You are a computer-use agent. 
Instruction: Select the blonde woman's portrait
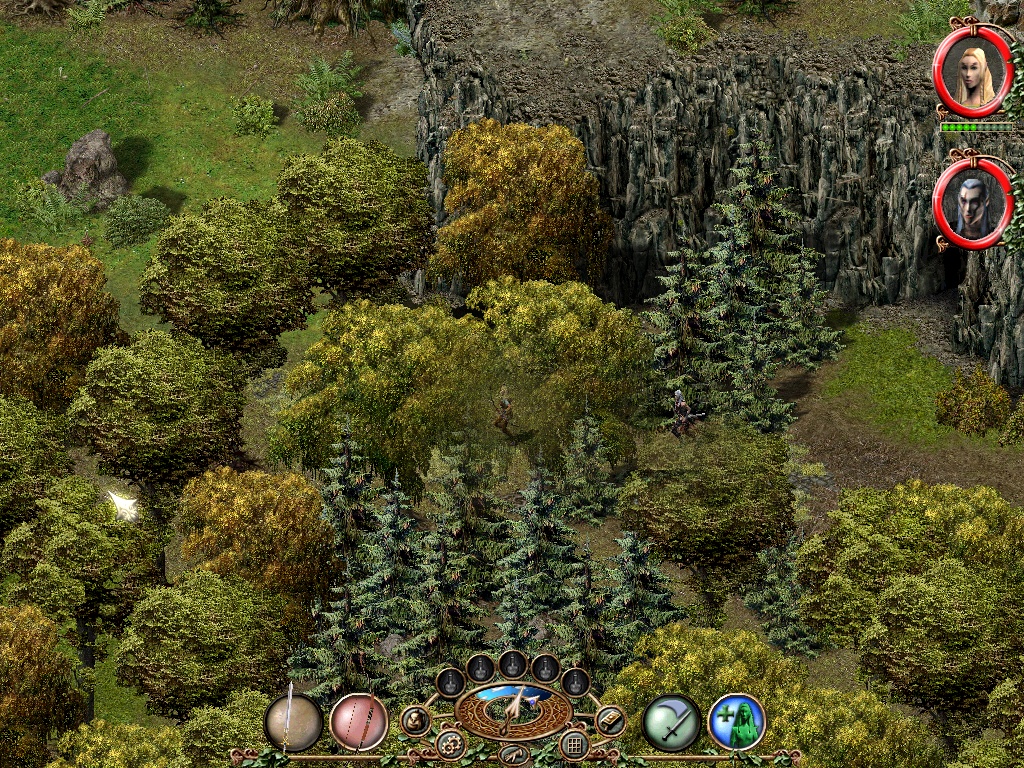coord(972,72)
